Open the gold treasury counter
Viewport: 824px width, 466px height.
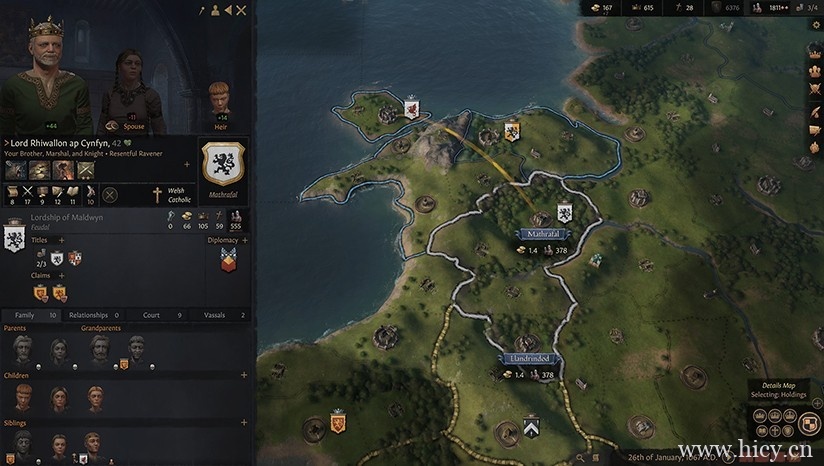[600, 8]
